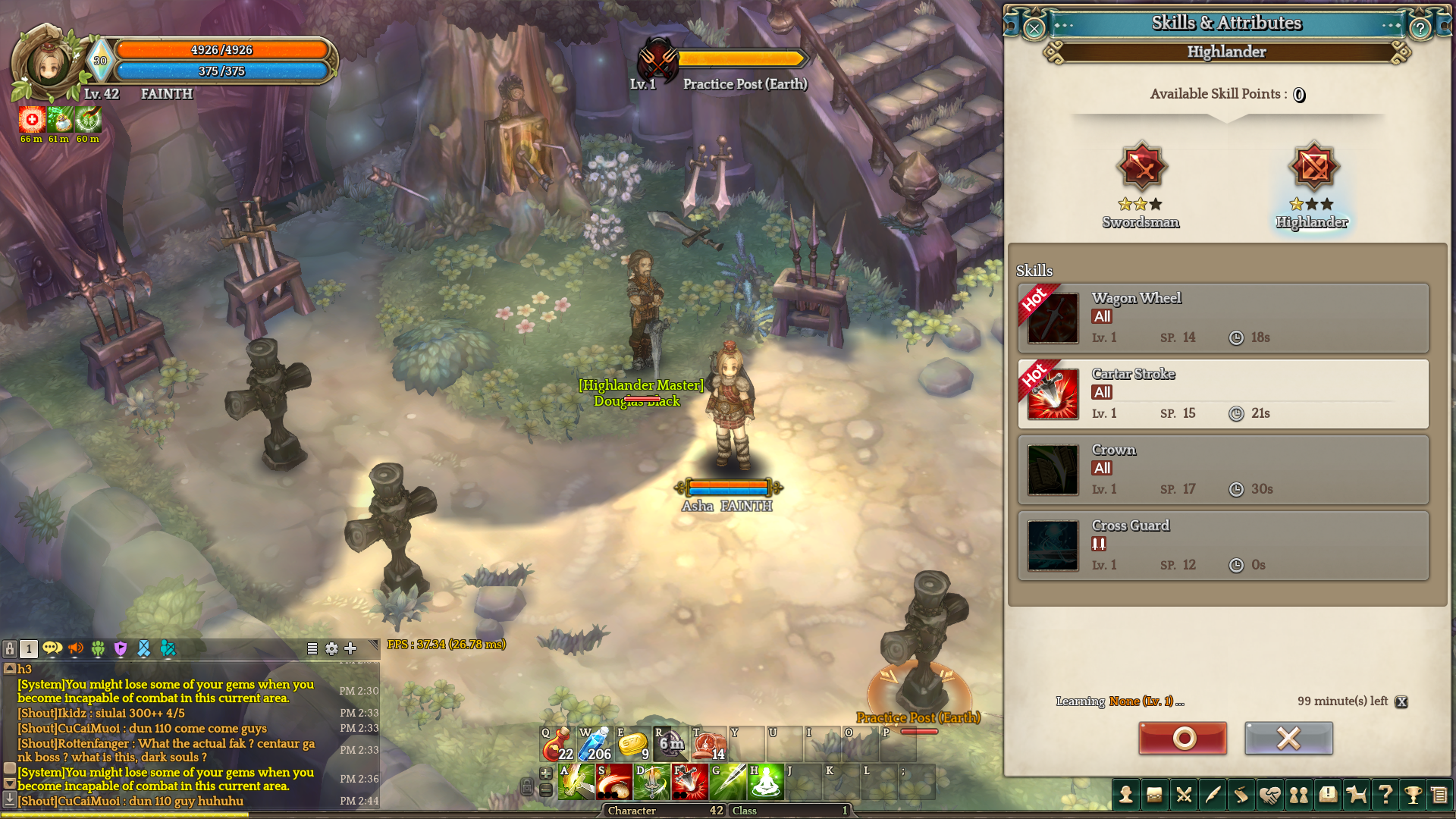Select the Crown skill row
This screenshot has width=1456, height=819.
[1222, 470]
